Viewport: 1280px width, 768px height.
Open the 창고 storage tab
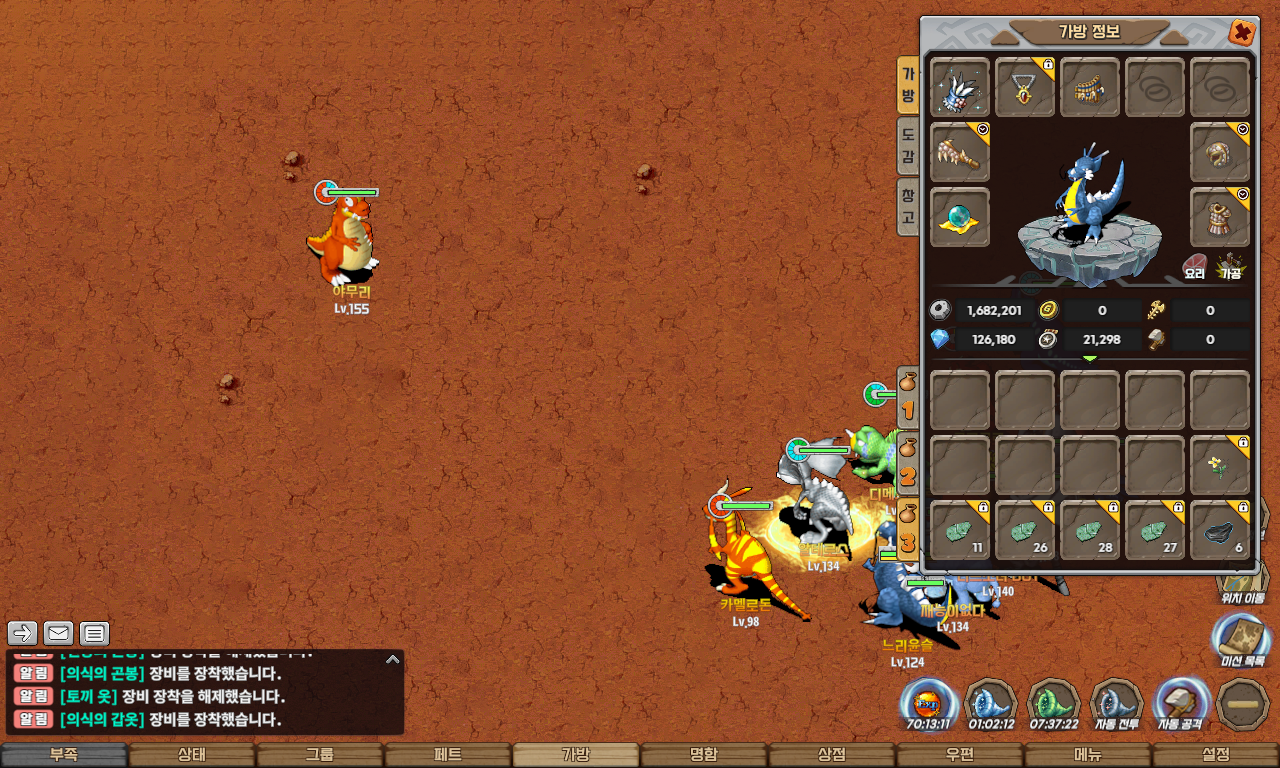click(908, 205)
